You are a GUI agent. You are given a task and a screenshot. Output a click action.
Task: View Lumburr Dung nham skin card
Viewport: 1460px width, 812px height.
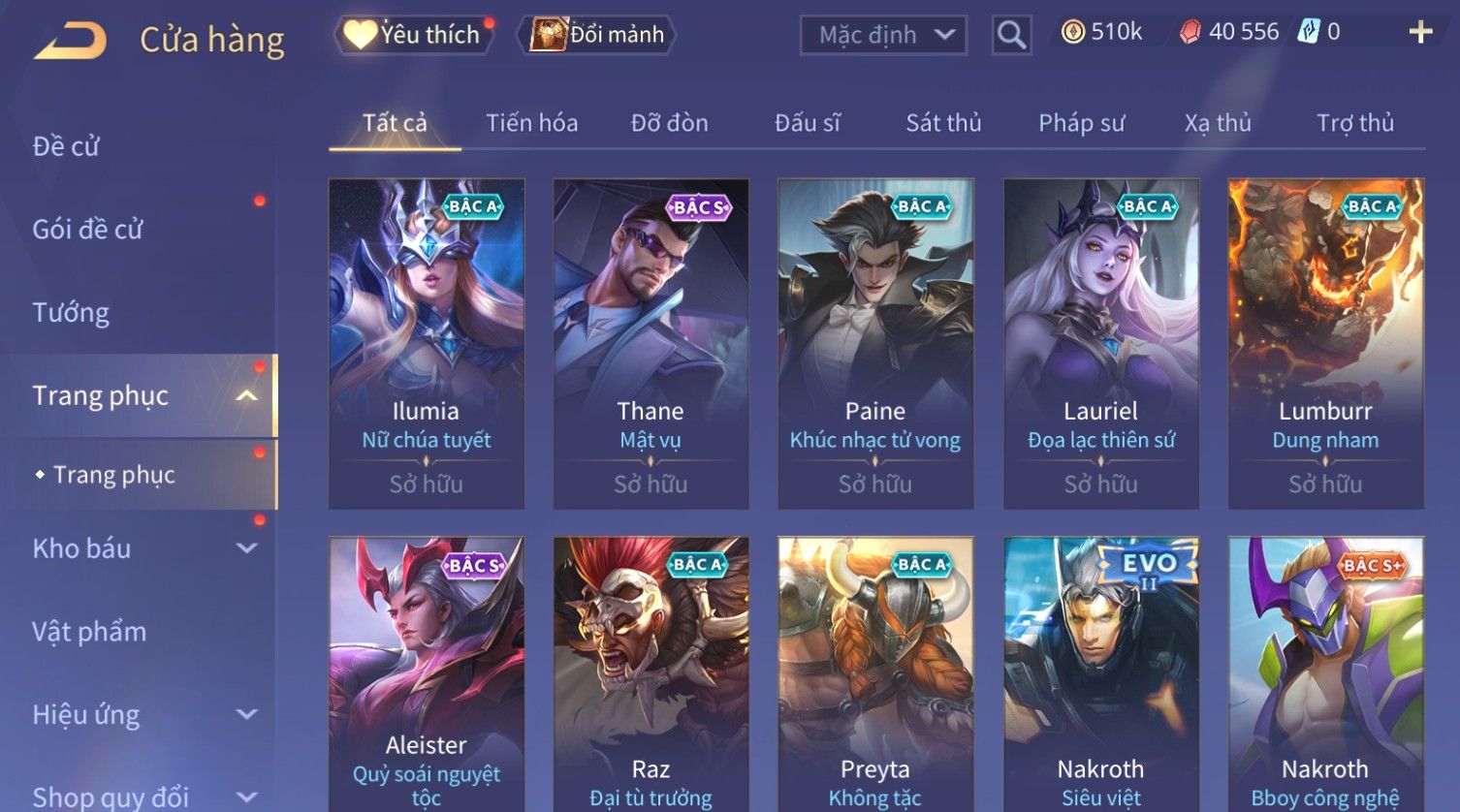[1325, 343]
